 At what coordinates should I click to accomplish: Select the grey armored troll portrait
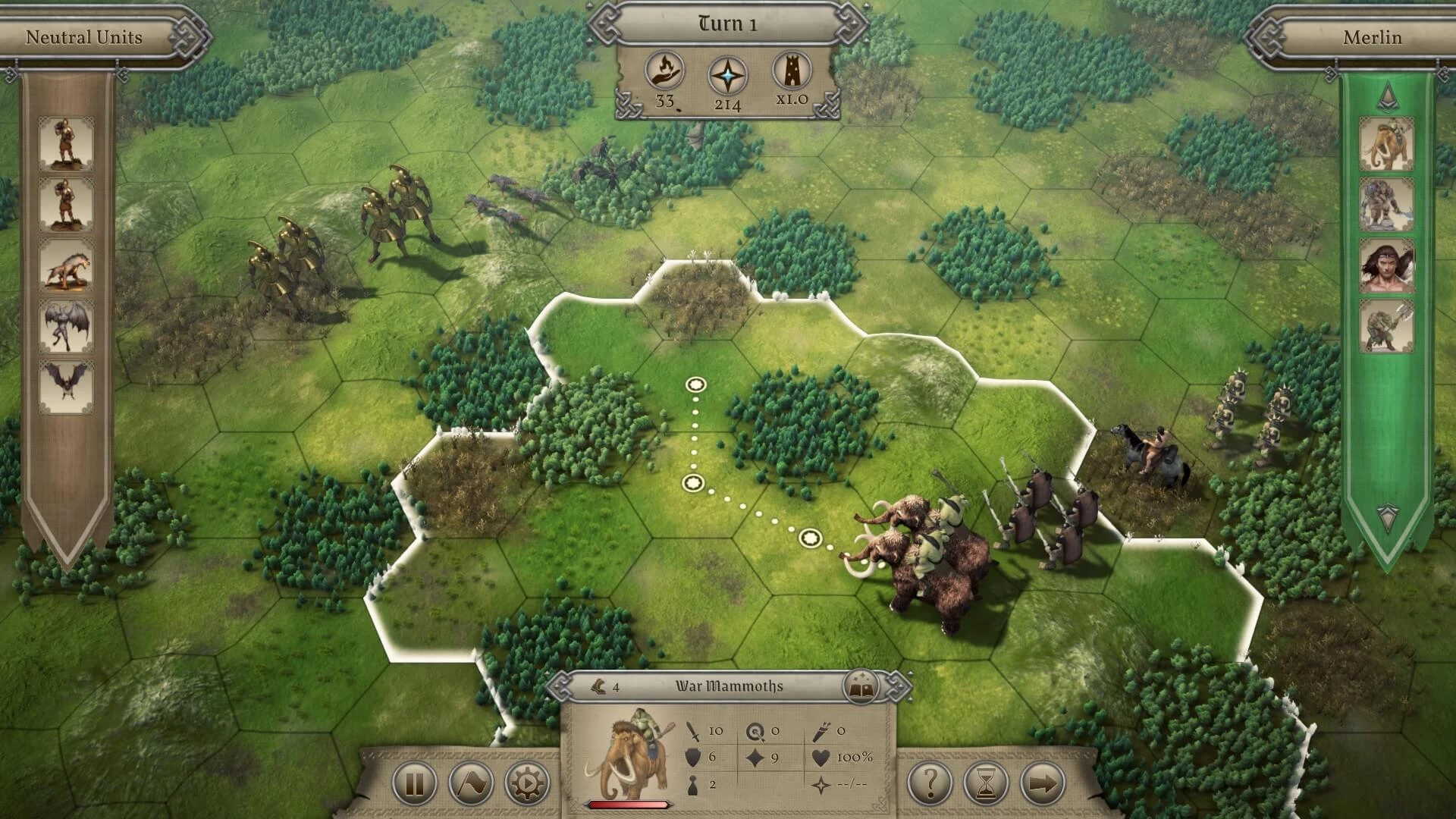pyautogui.click(x=1387, y=205)
